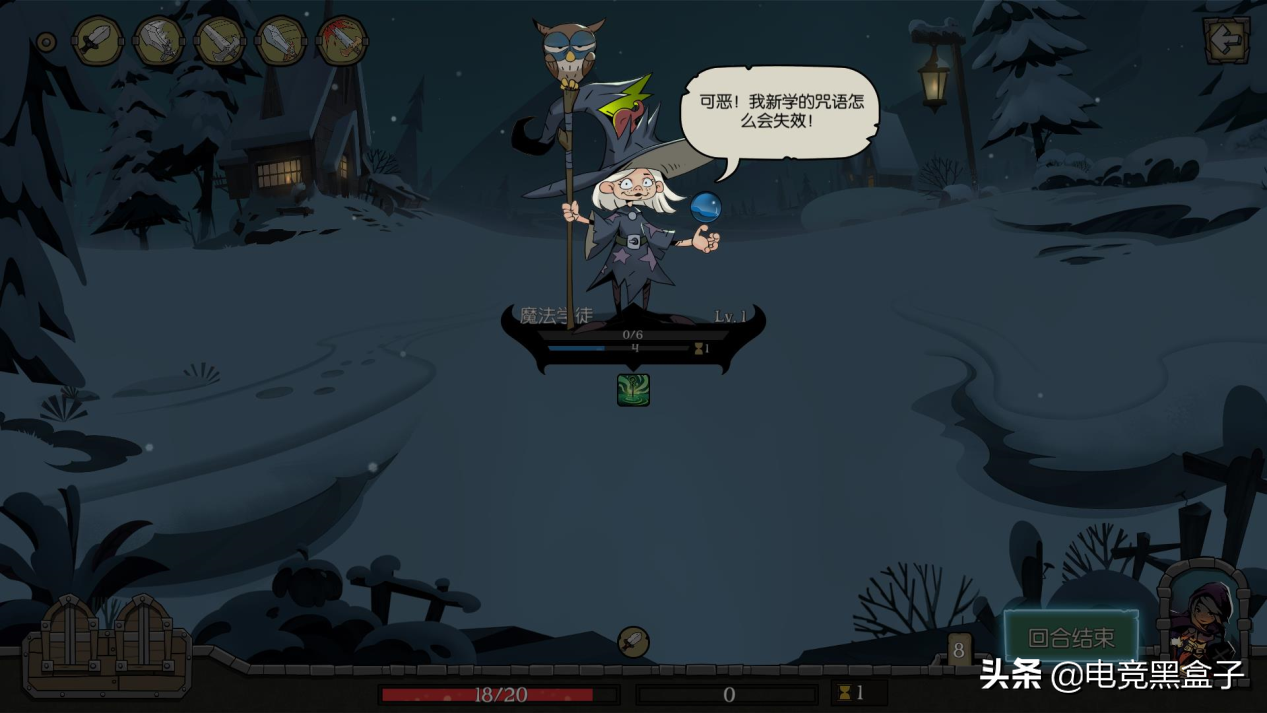The image size is (1267, 713).
Task: Open the wooden chest in the bottom corner
Action: coord(107,645)
